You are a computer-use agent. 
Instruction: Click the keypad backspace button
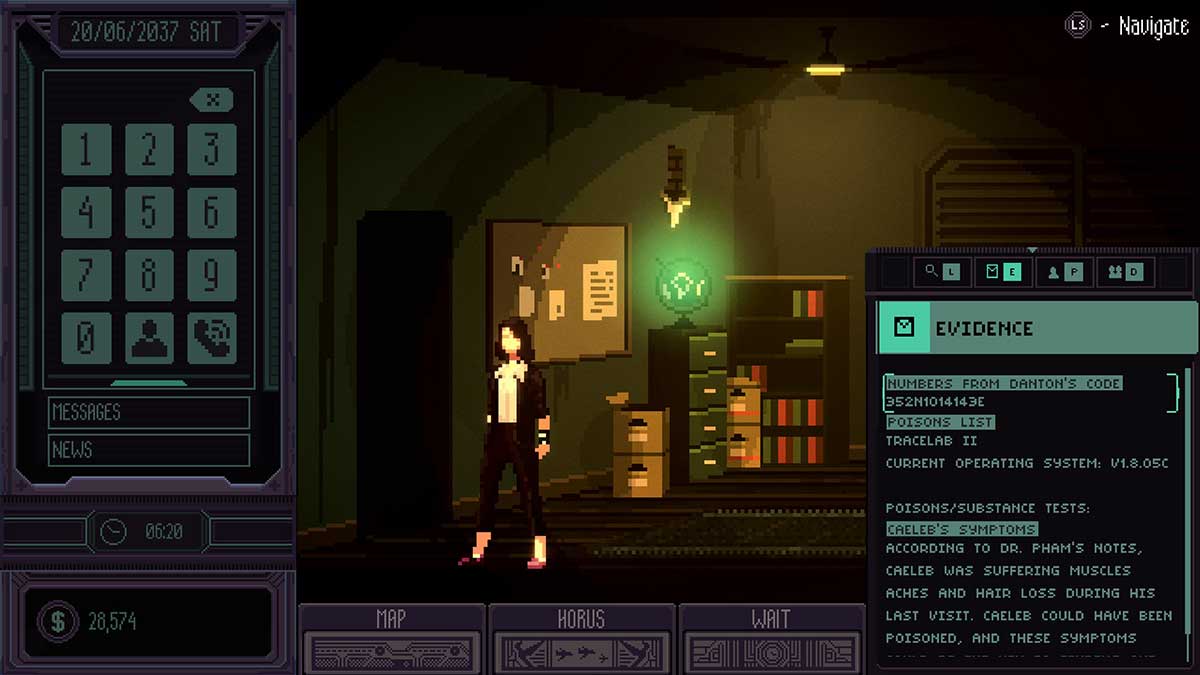click(211, 99)
